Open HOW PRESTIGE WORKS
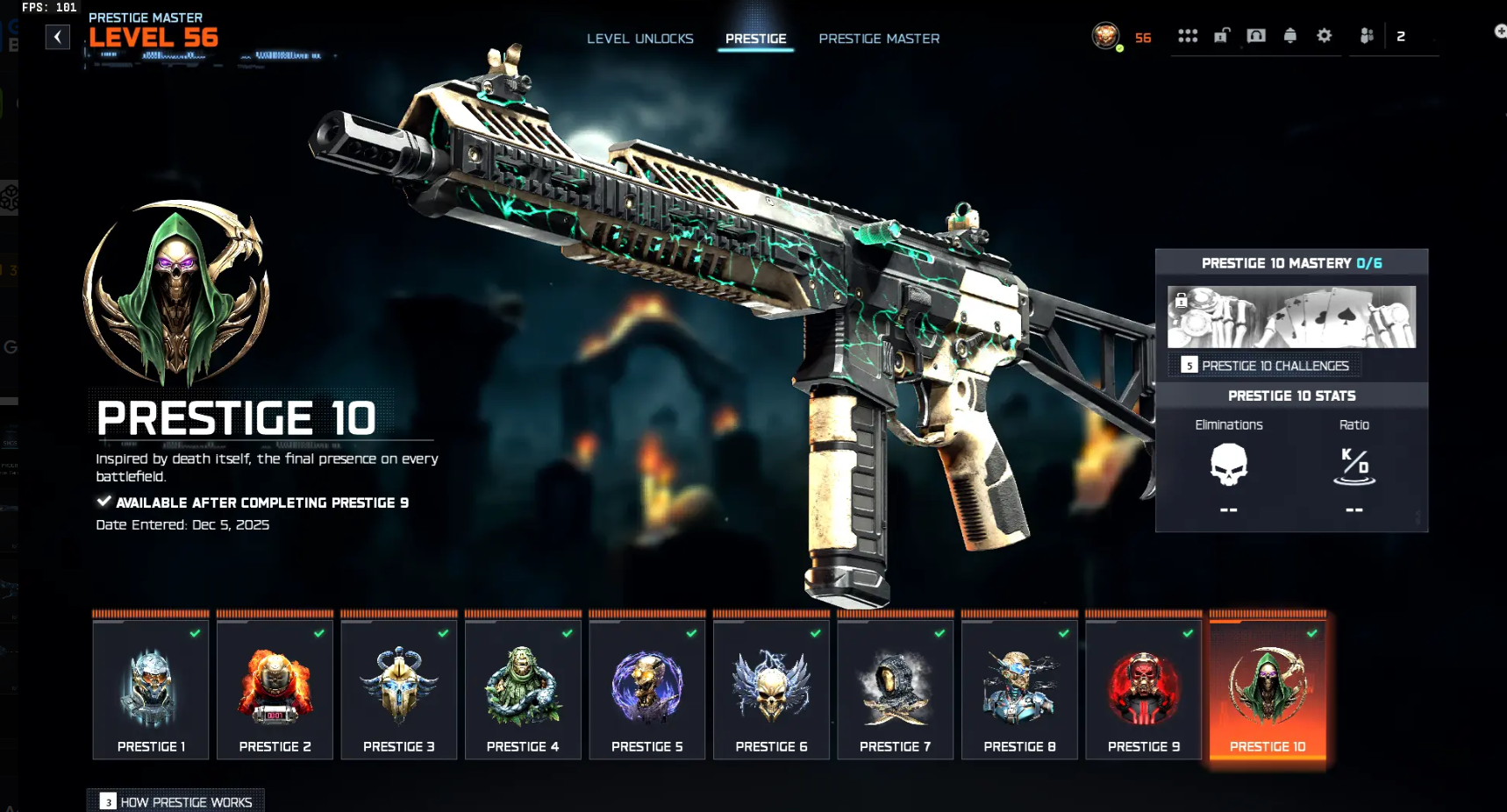The width and height of the screenshot is (1507, 812). [175, 801]
